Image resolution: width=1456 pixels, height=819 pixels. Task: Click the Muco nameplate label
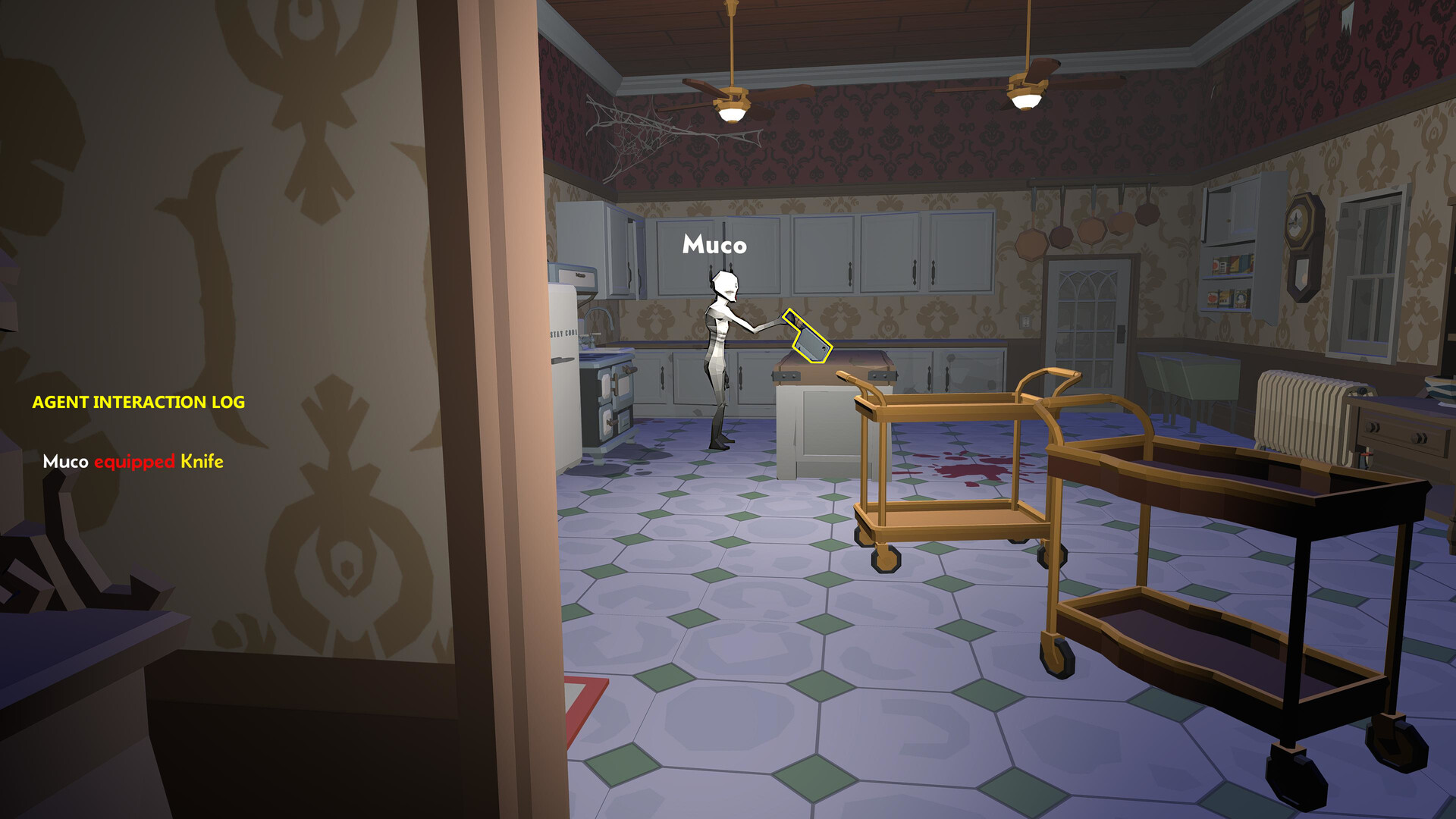coord(714,244)
